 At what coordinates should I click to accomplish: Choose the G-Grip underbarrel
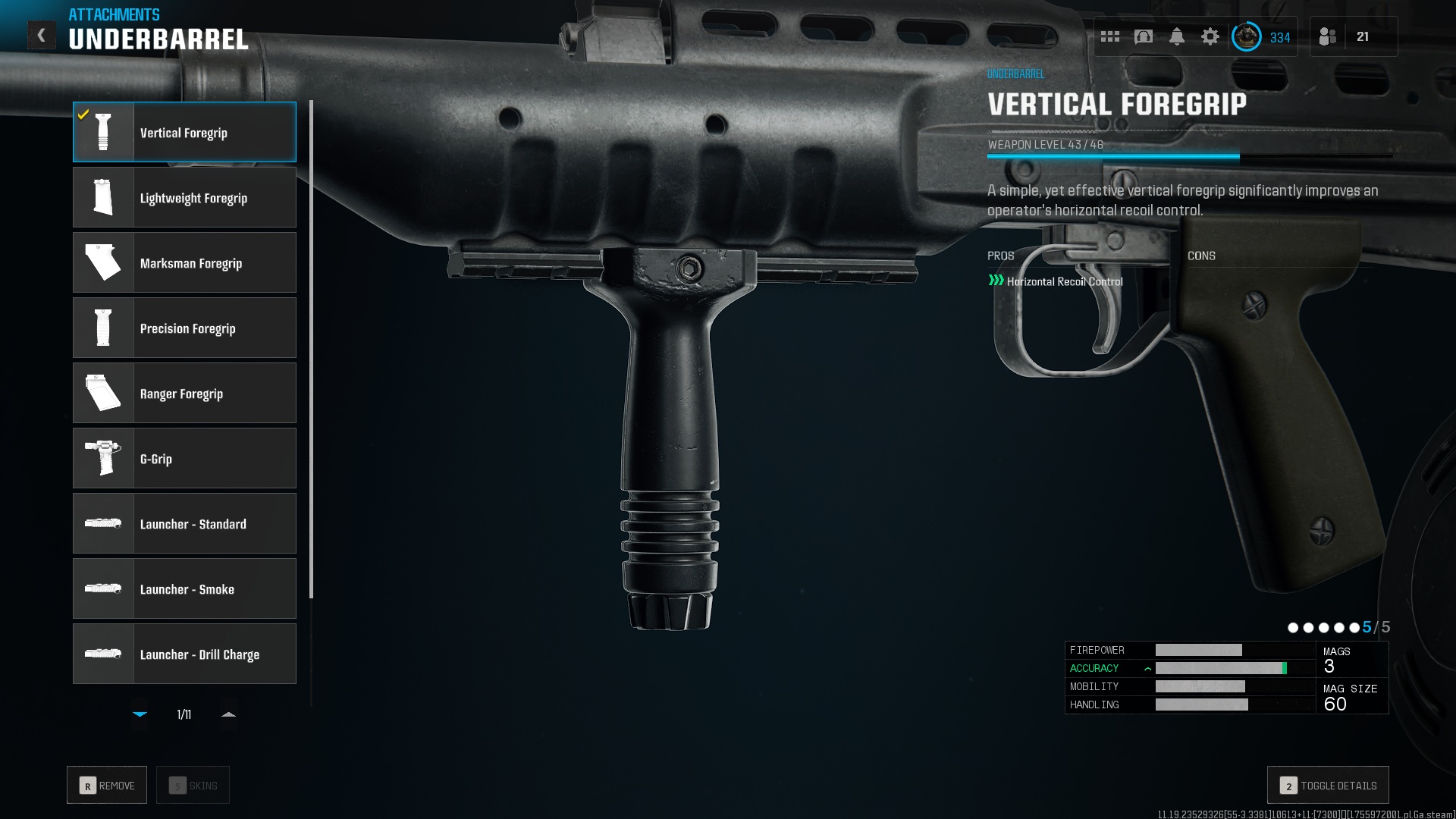tap(184, 458)
